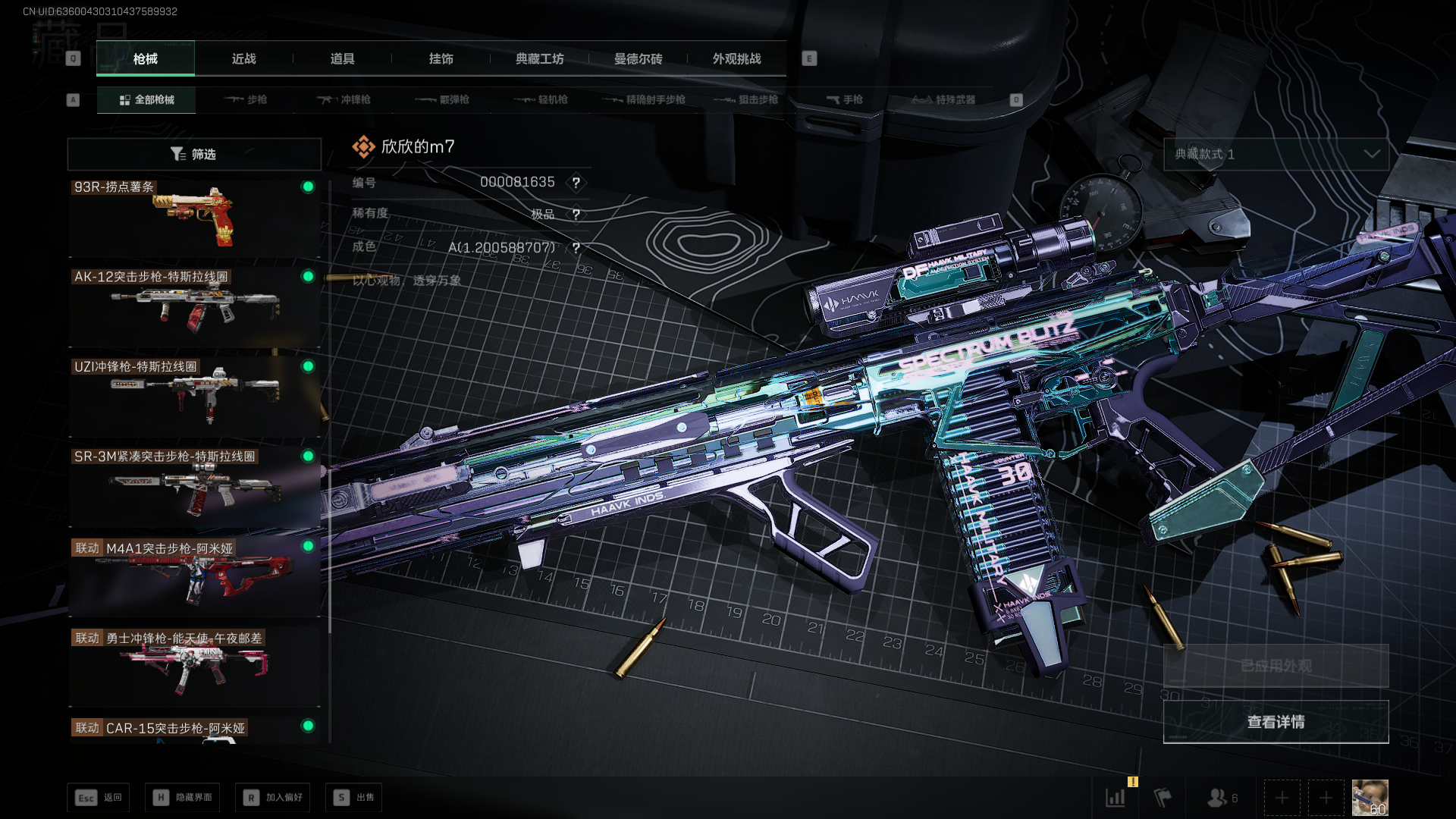The image size is (1456, 819).
Task: Filter by 冲锋枪 weapon category
Action: tap(344, 100)
